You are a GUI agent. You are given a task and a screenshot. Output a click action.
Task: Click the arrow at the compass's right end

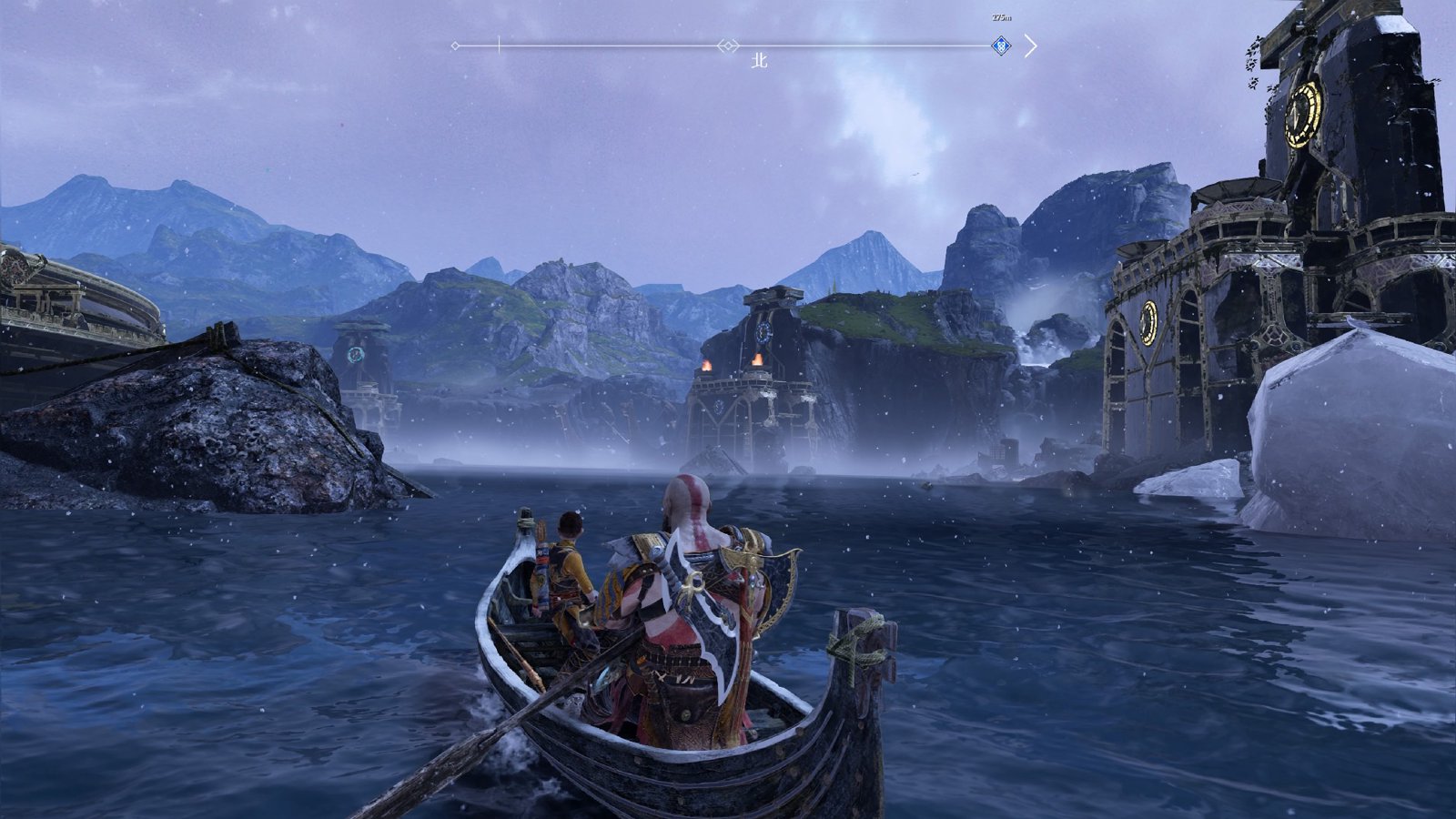tap(1030, 45)
